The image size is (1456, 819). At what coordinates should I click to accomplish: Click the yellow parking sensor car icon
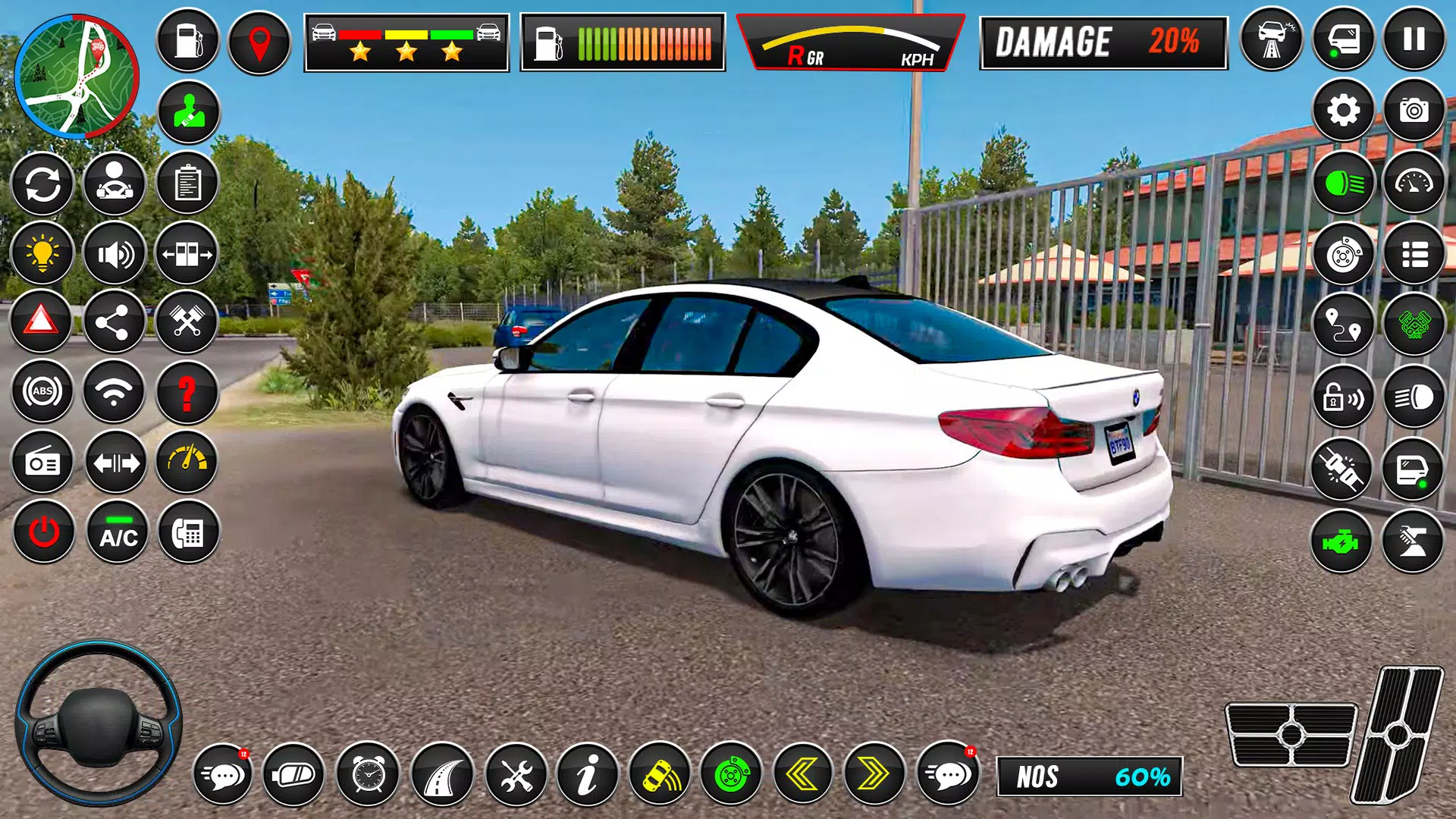[x=661, y=775]
